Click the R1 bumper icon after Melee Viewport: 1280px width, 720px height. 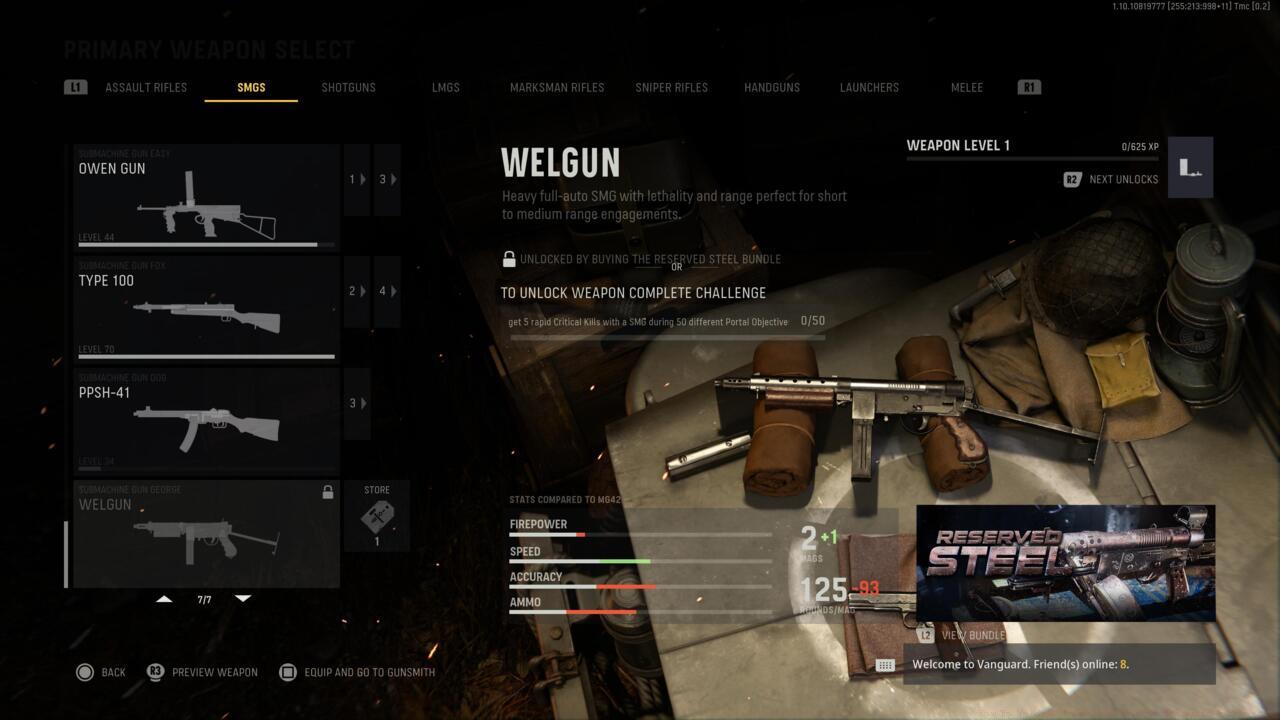[x=1029, y=87]
